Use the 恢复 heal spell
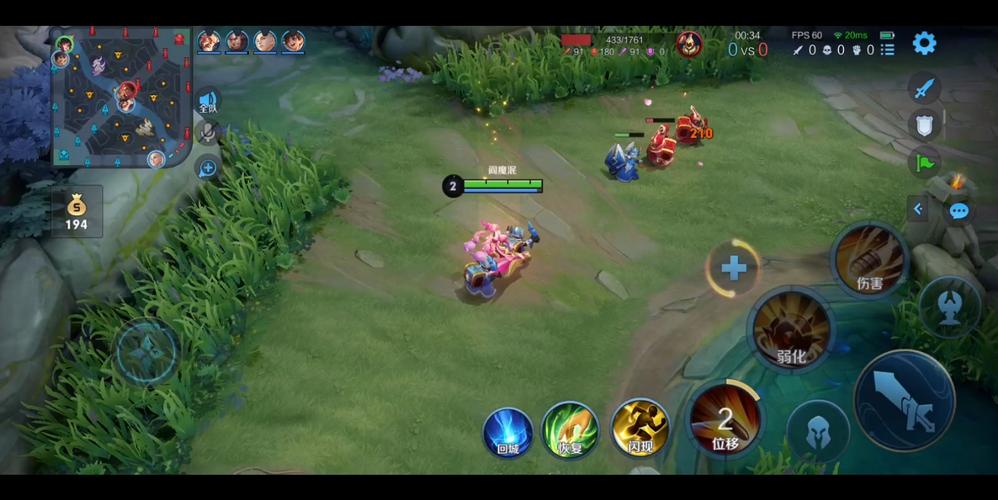 [x=570, y=430]
